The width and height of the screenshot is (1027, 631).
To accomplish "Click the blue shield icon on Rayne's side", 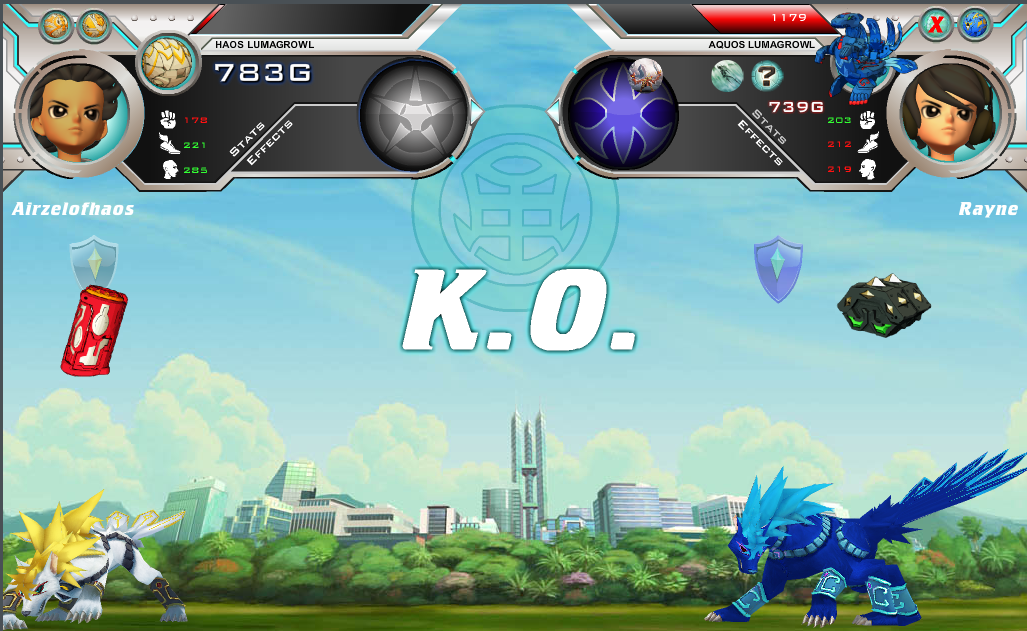I will tap(778, 268).
